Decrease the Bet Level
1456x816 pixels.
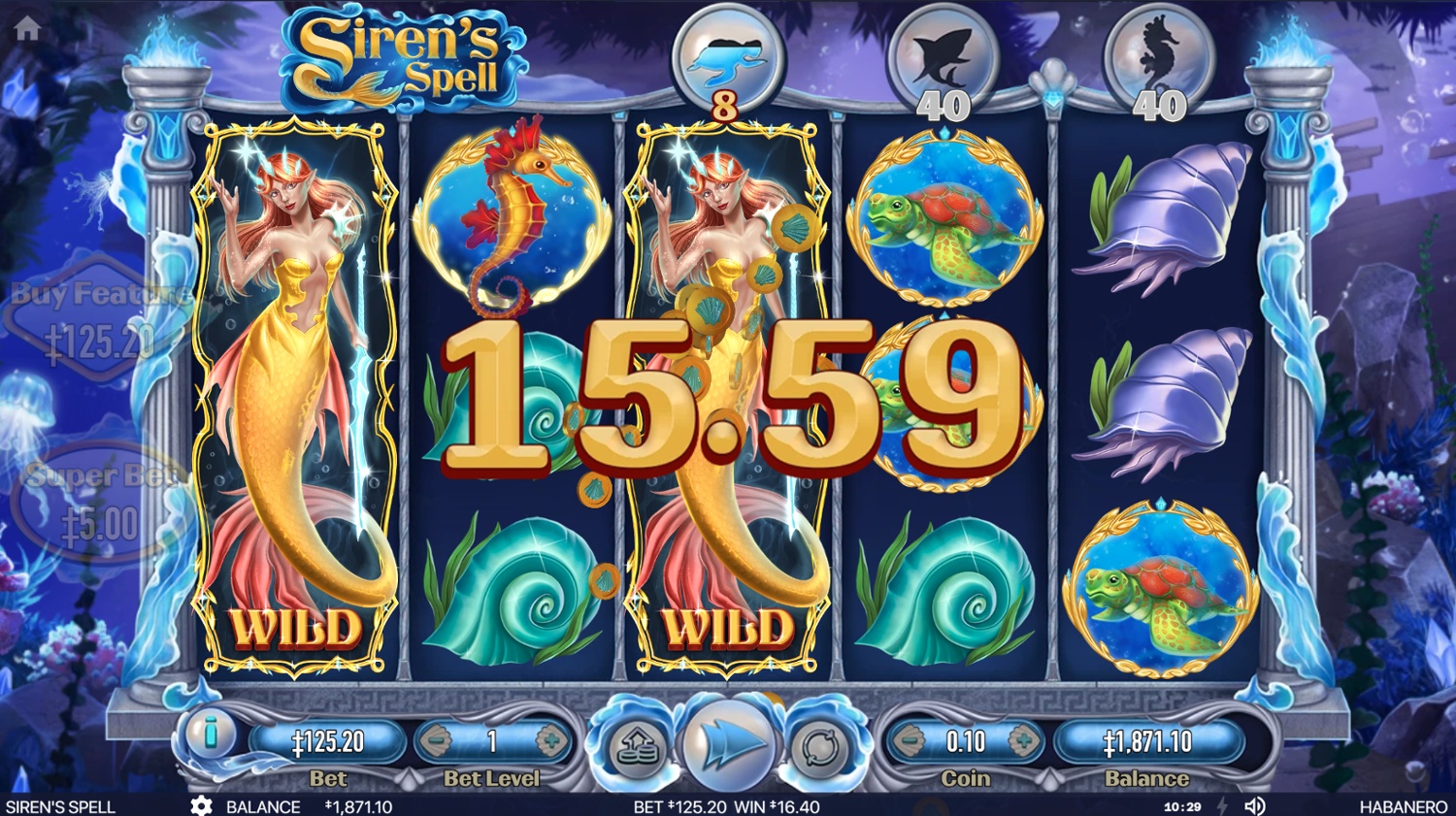click(436, 742)
